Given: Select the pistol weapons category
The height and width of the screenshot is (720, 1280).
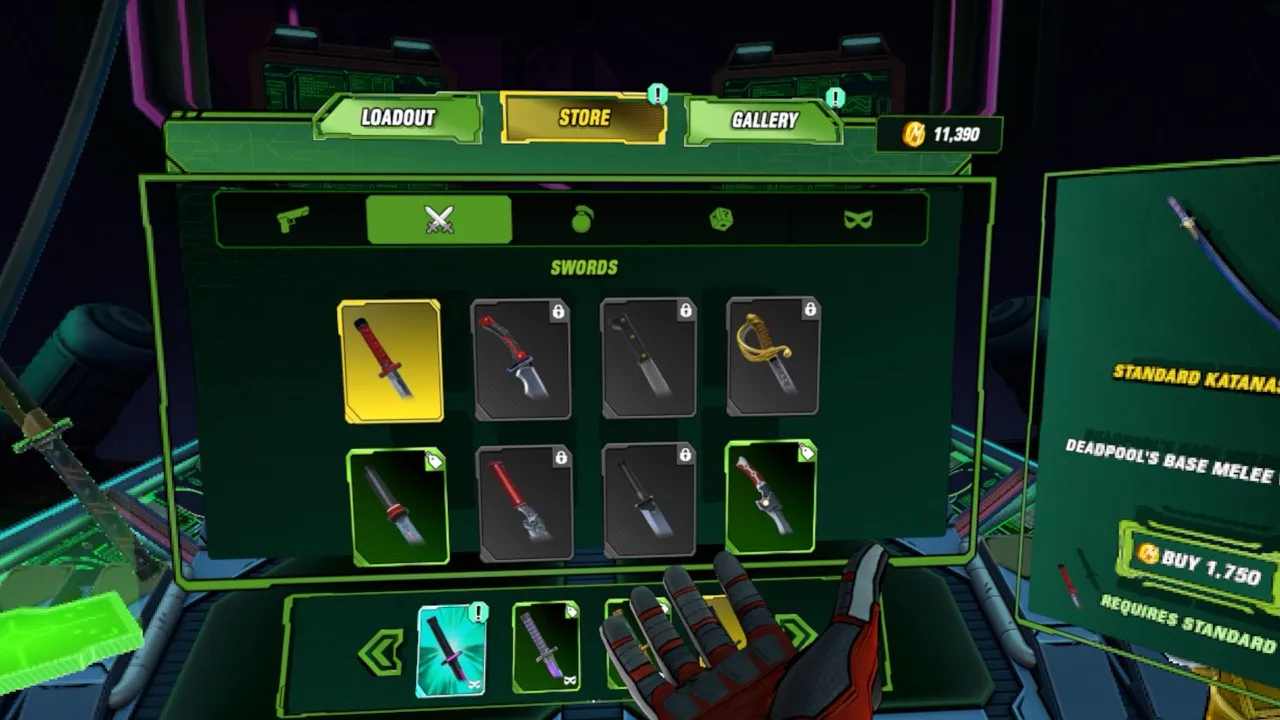Looking at the screenshot, I should (293, 219).
